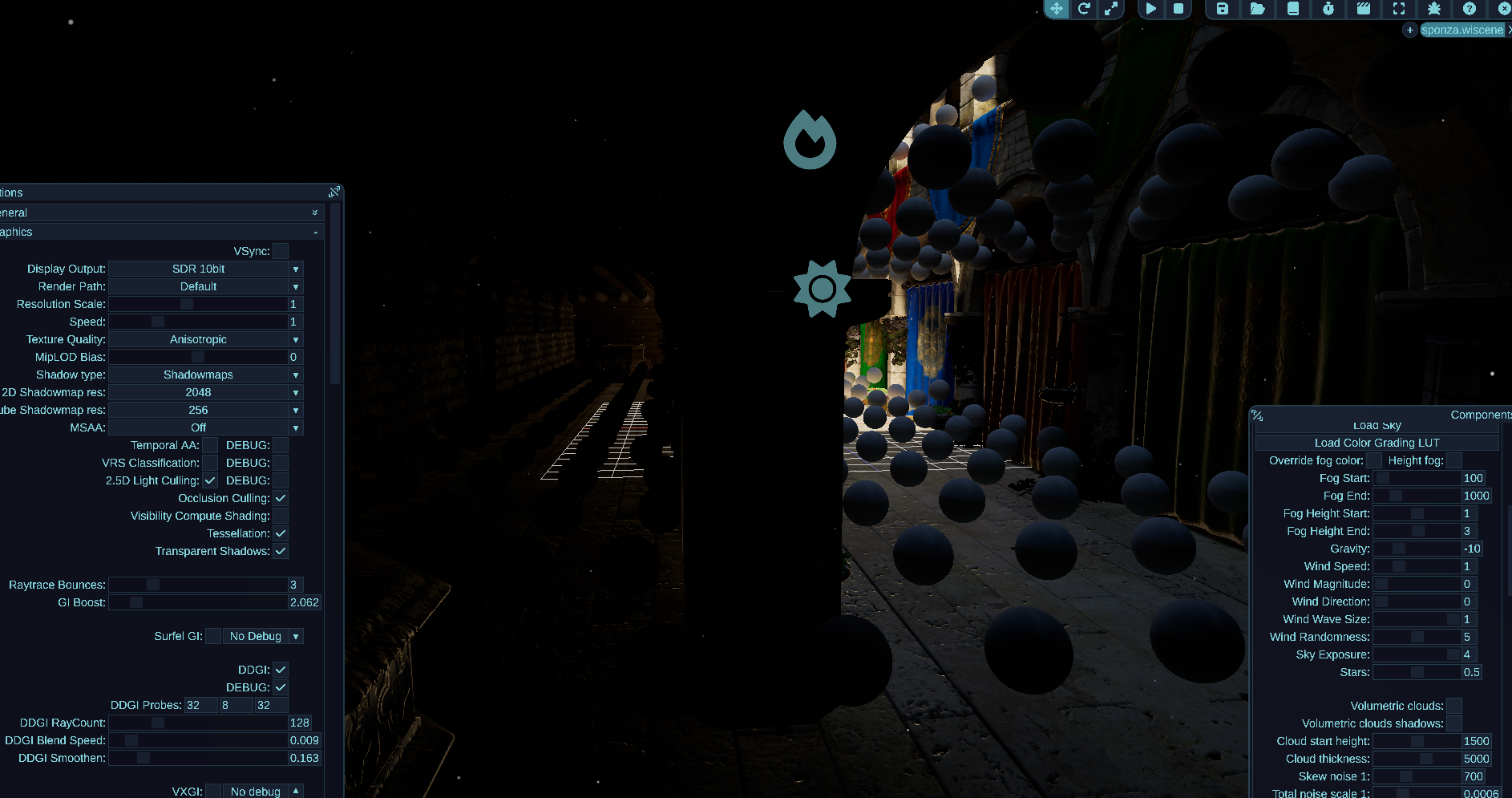Screen dimensions: 1512x798
Task: Click the clapperboard cinema mode icon
Action: point(1364,9)
